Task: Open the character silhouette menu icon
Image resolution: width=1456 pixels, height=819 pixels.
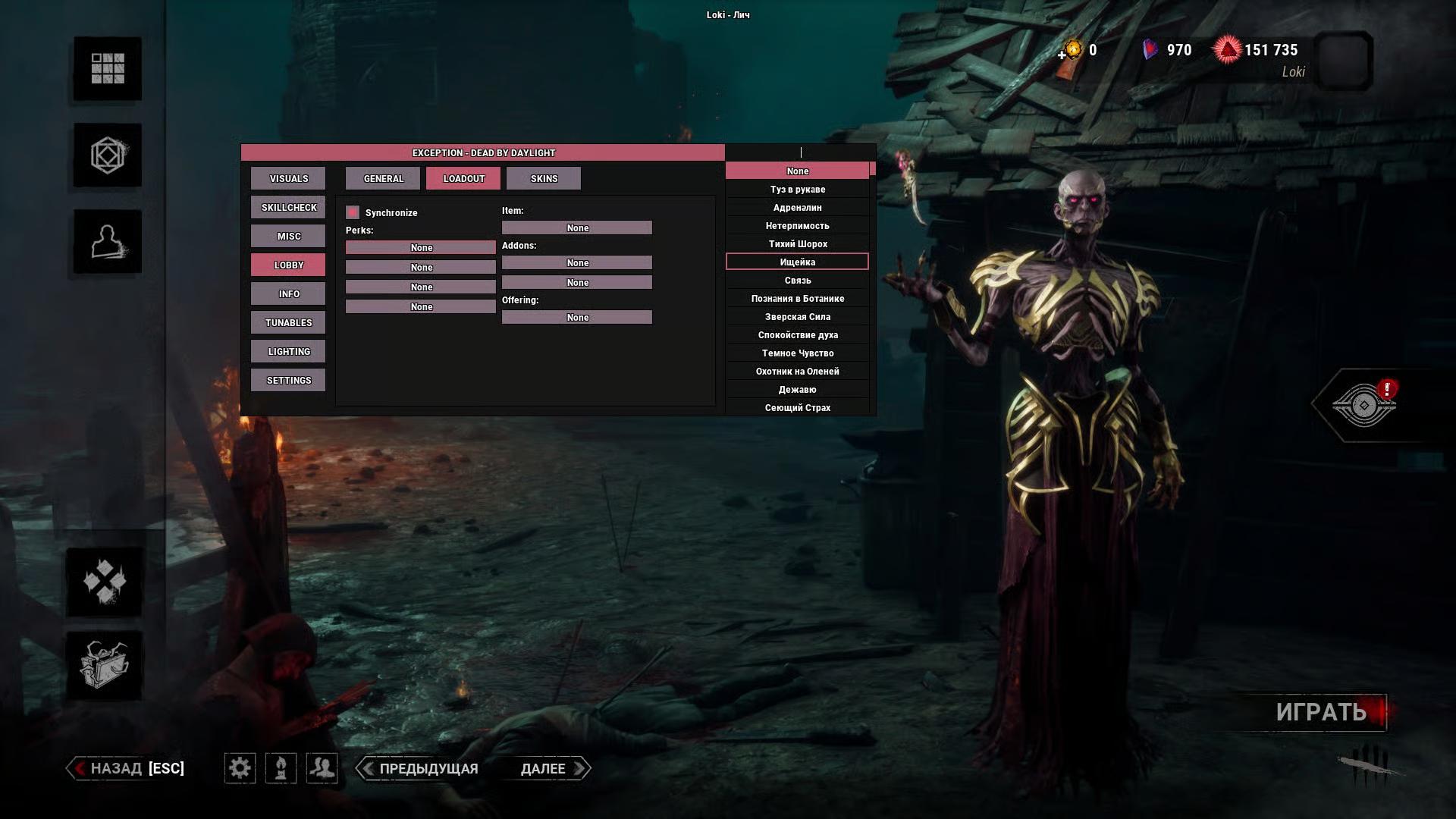Action: point(107,242)
